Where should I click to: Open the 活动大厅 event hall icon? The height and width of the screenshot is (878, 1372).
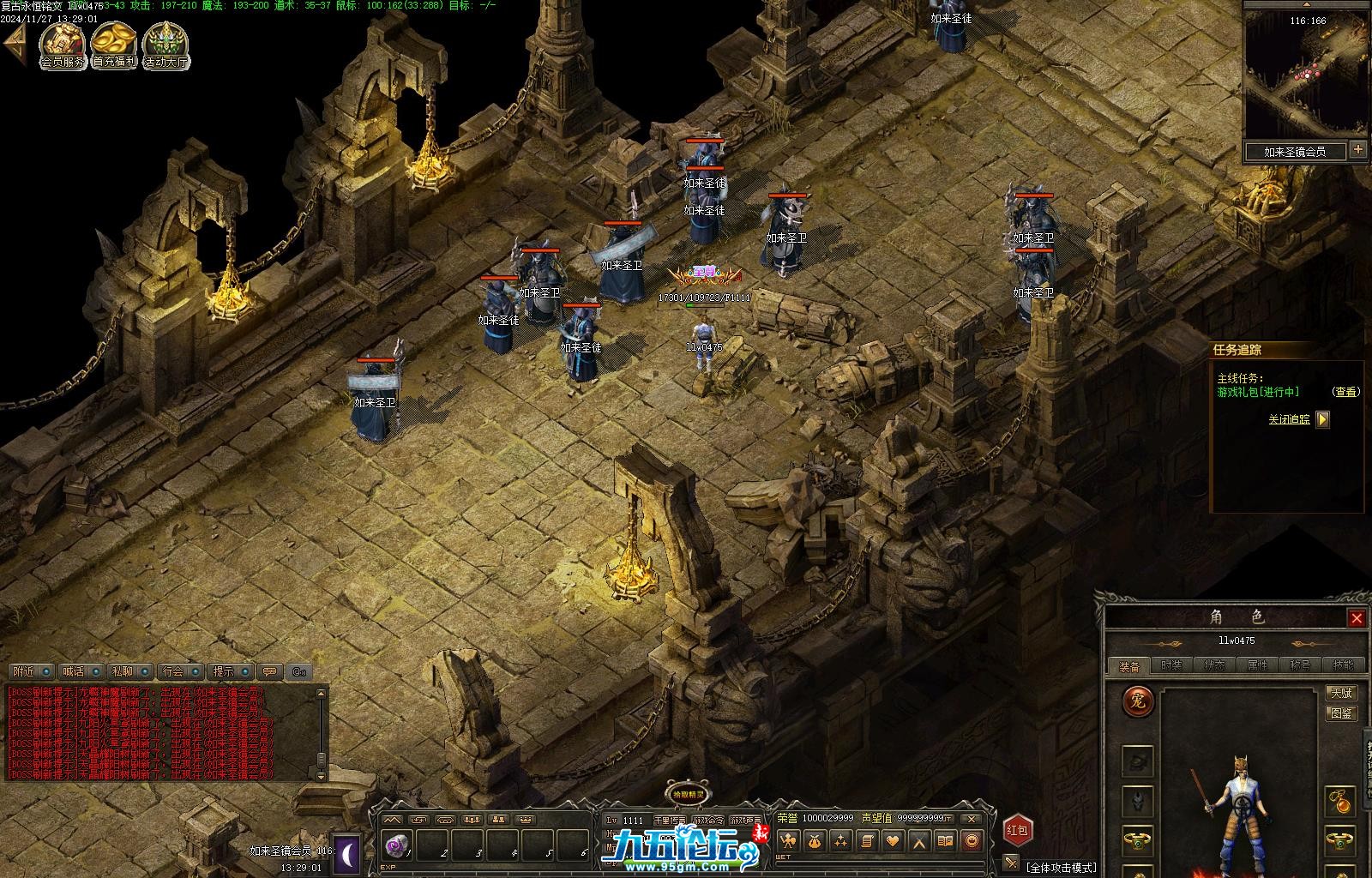(165, 45)
